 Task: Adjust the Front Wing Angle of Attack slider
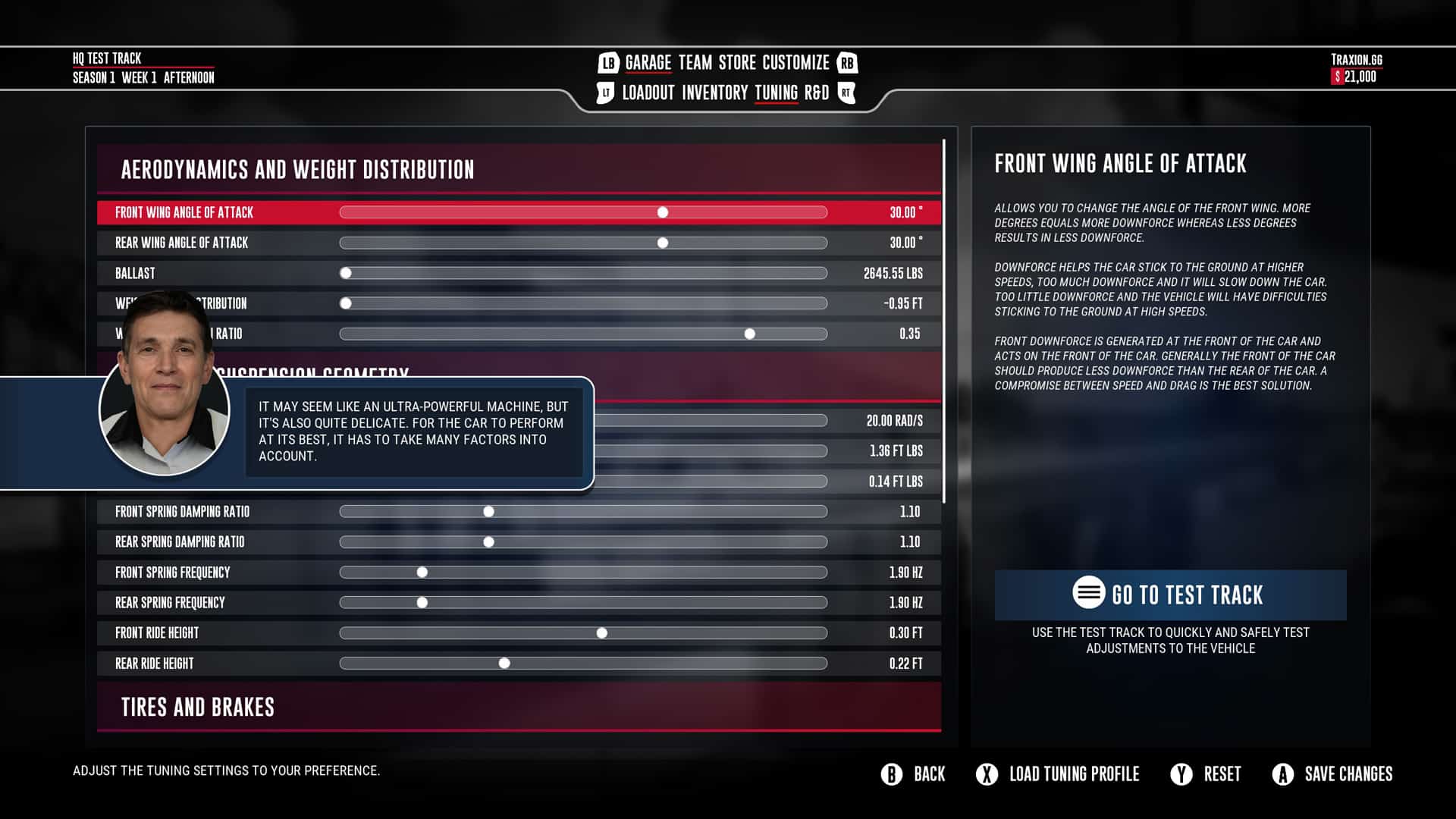pyautogui.click(x=663, y=212)
